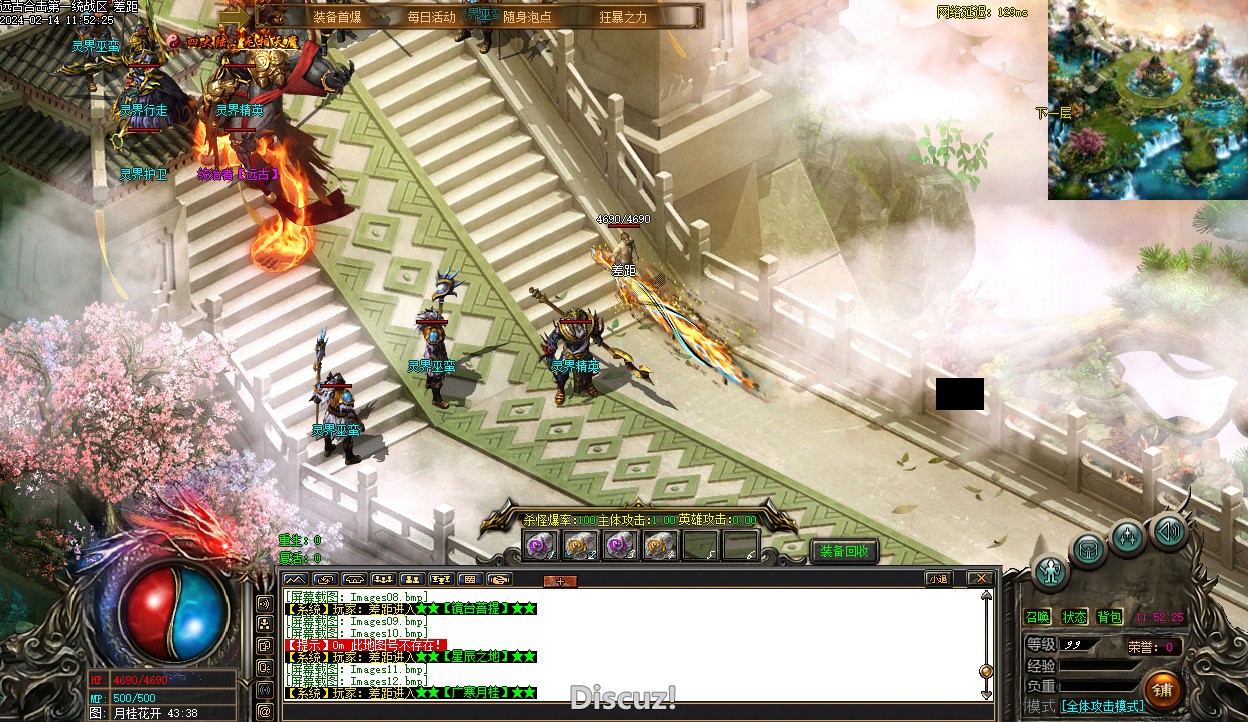This screenshot has height=722, width=1248.
Task: Open the 背包 backpack
Action: (1109, 617)
